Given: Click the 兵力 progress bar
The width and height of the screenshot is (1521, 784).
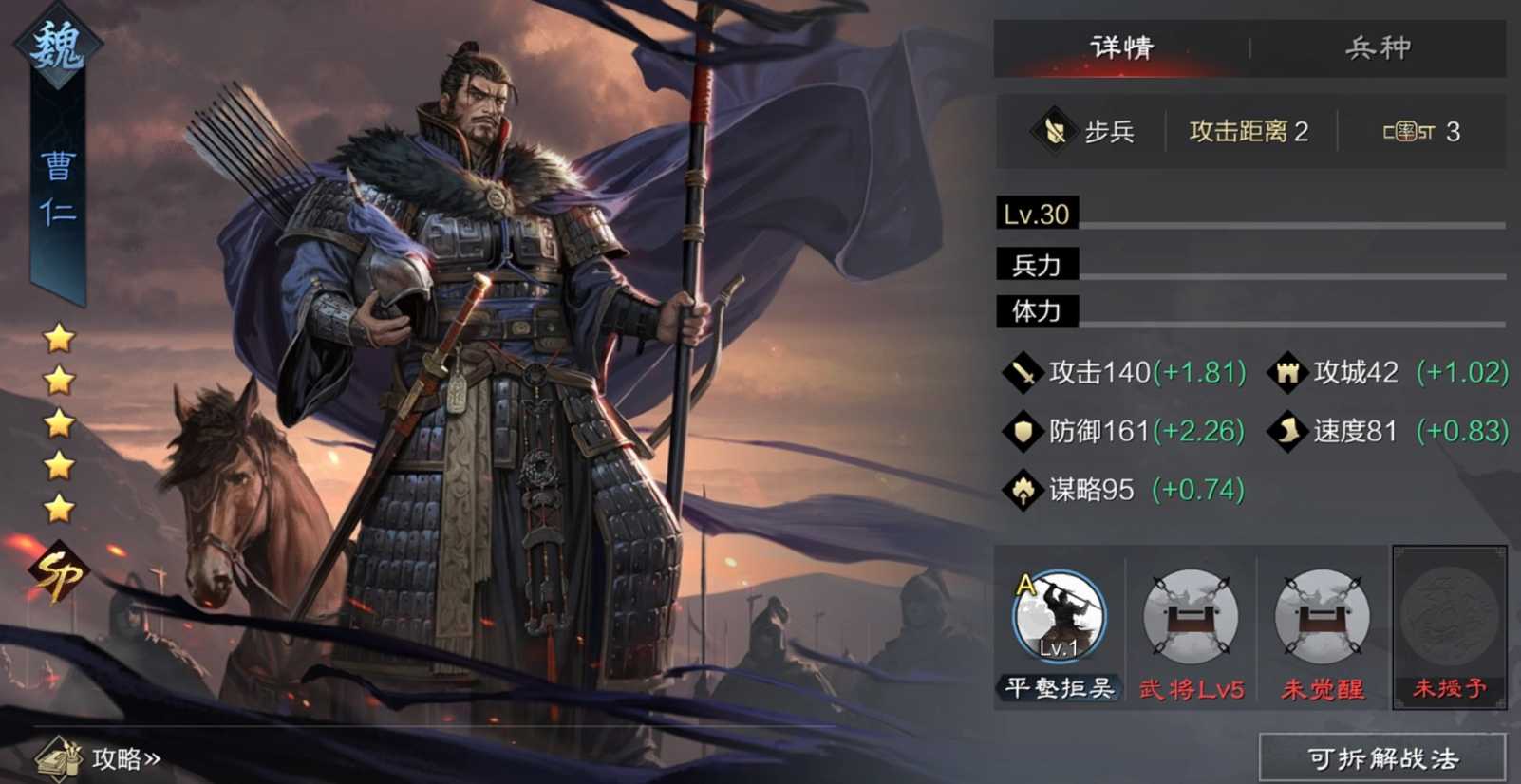Looking at the screenshot, I should [x=1234, y=264].
